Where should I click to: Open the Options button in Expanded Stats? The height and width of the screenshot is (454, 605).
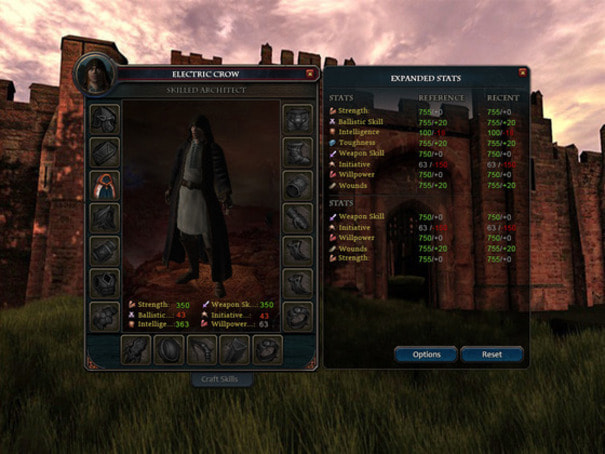point(426,354)
